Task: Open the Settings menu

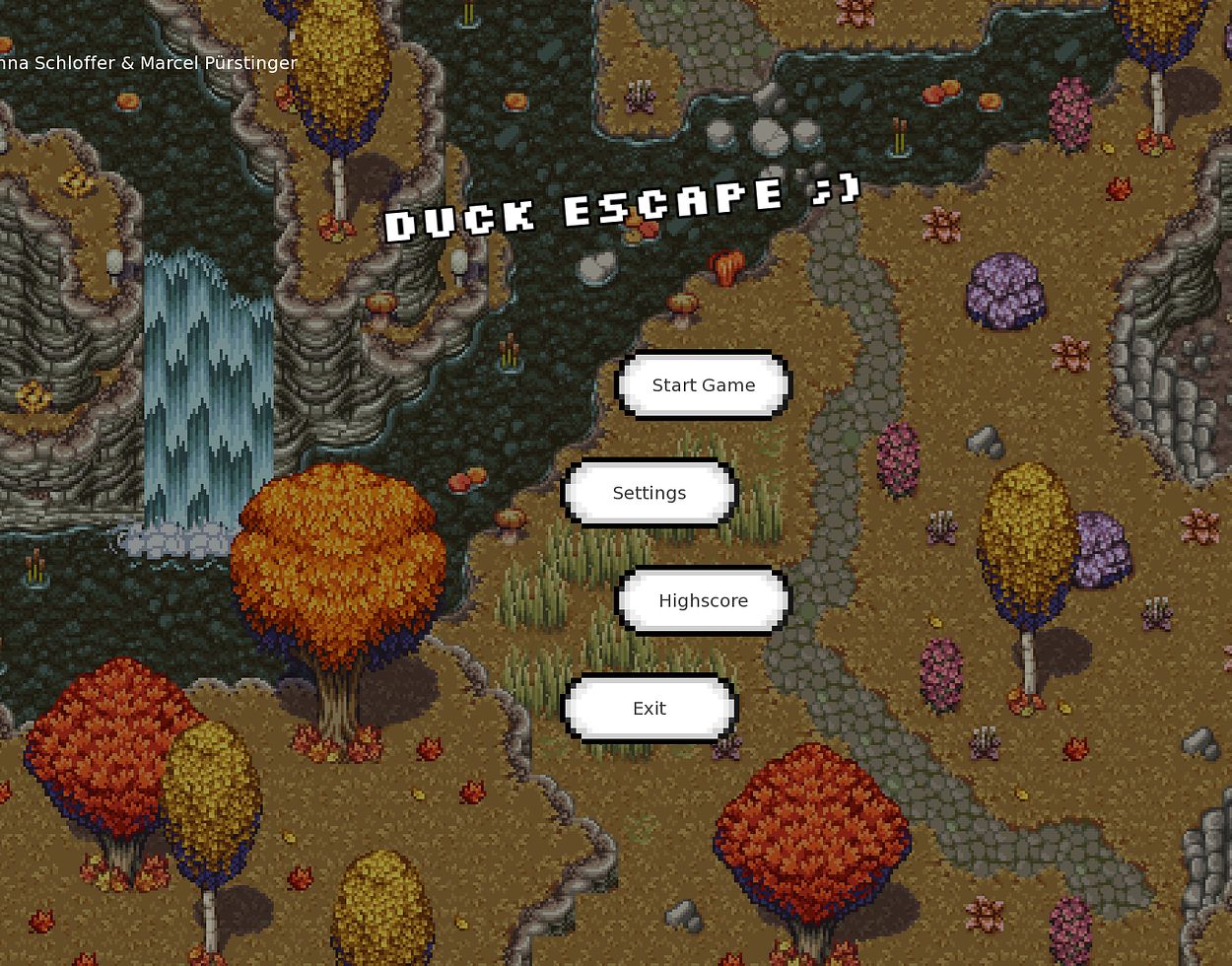Action: coord(649,493)
